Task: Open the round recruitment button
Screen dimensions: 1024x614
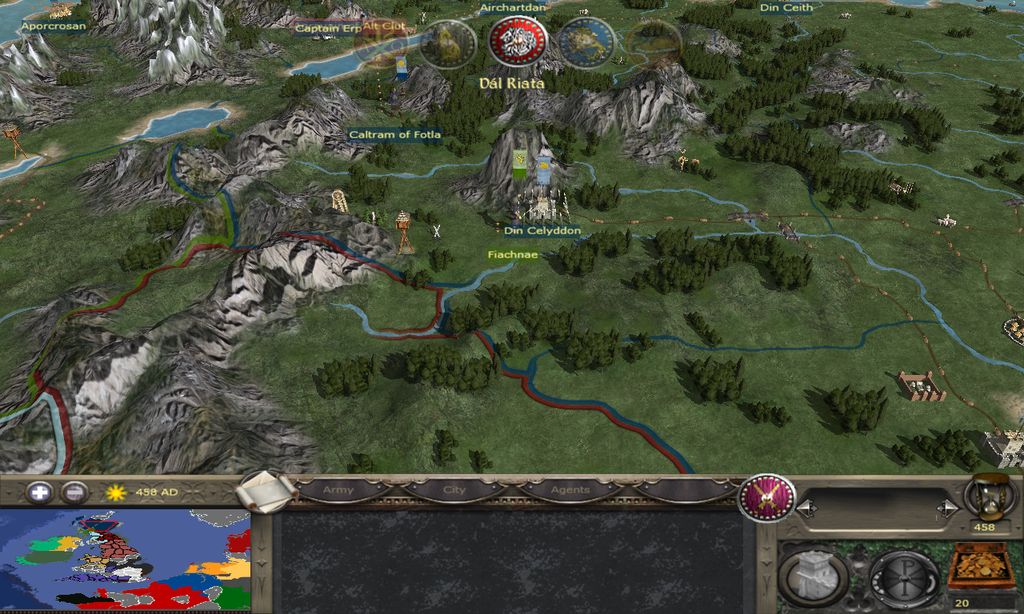Action: tap(903, 577)
